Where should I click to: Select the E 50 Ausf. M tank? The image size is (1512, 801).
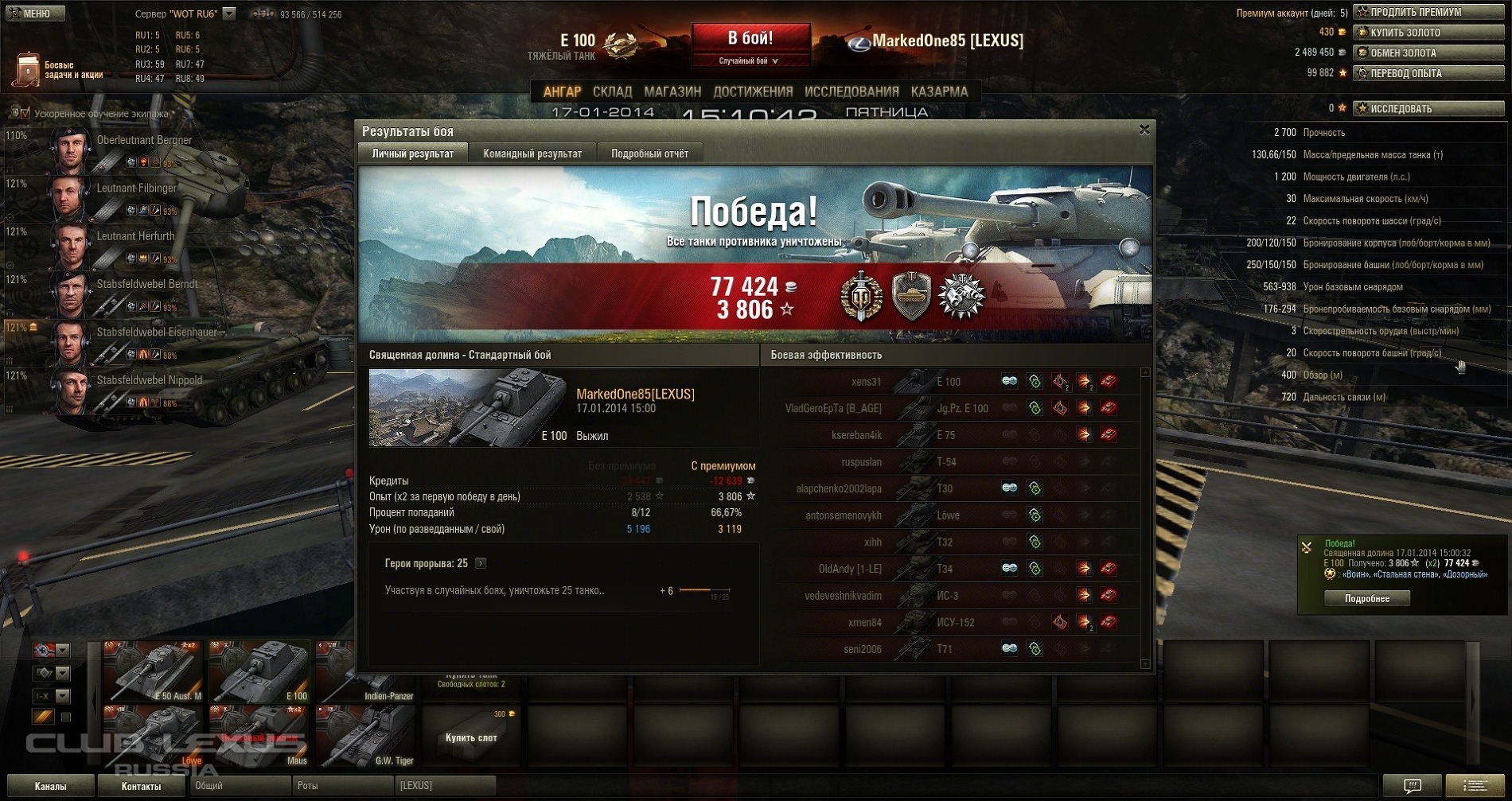[153, 672]
